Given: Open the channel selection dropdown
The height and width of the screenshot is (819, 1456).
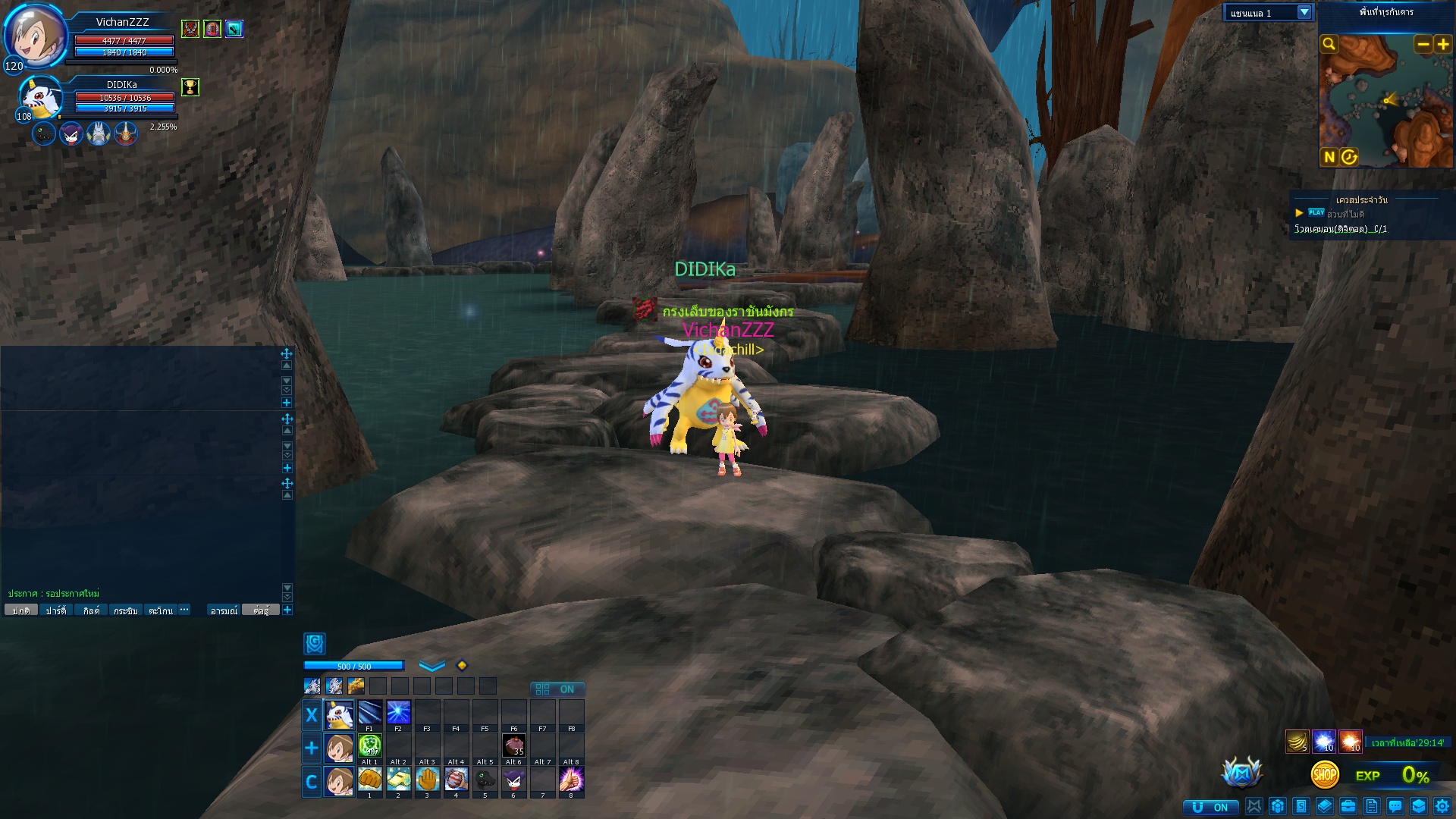Looking at the screenshot, I should point(1304,12).
